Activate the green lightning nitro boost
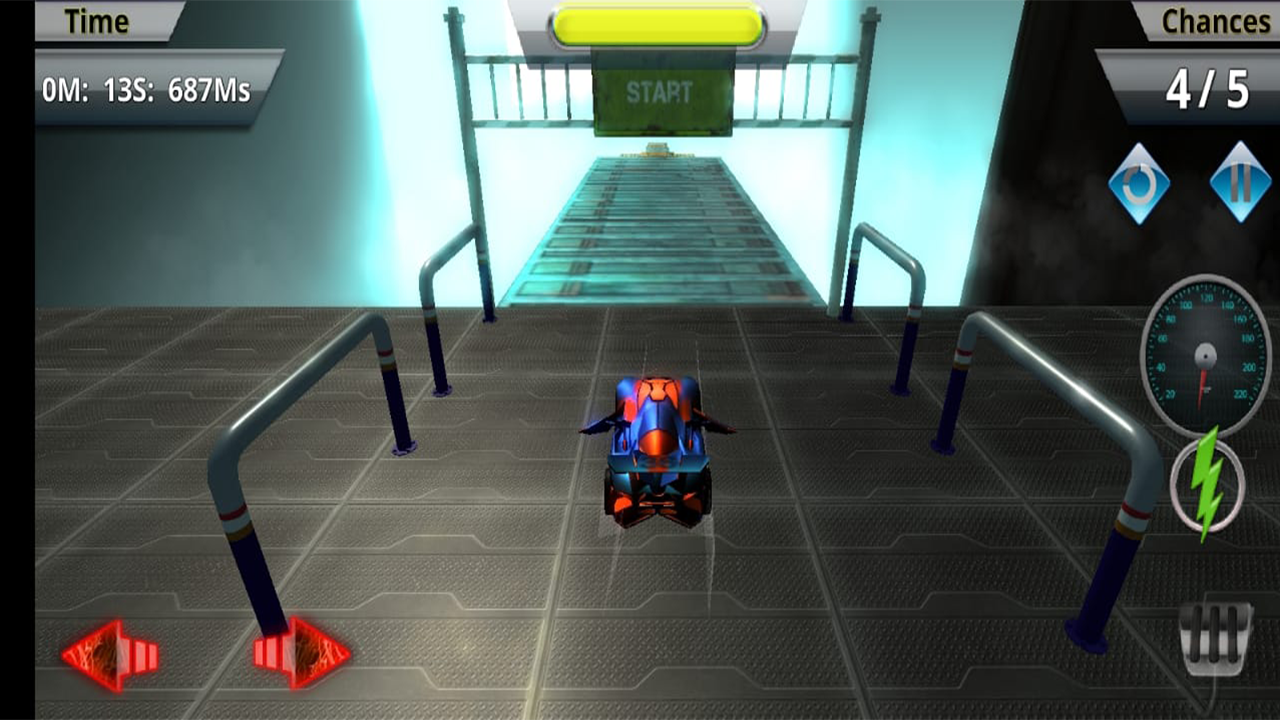The width and height of the screenshot is (1280, 720). click(x=1204, y=483)
